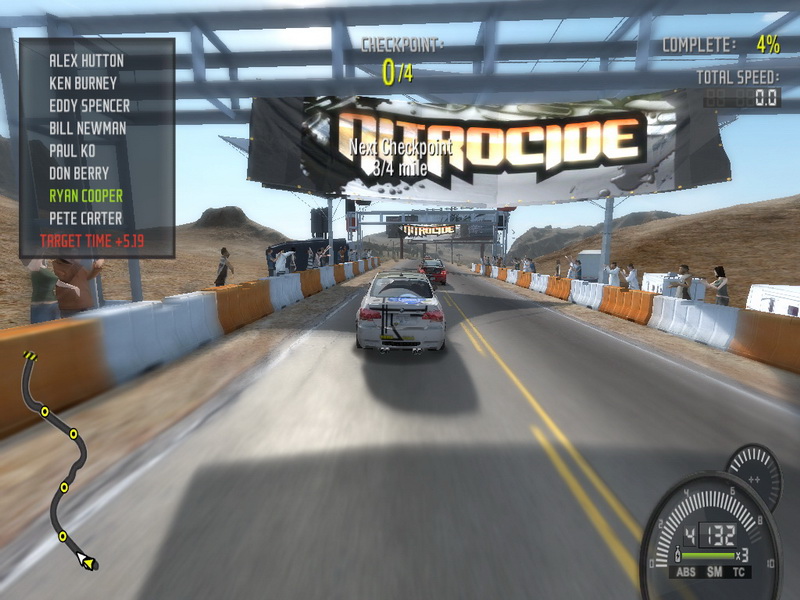Select Pete Carter in the leaderboard
800x600 pixels.
coord(85,218)
